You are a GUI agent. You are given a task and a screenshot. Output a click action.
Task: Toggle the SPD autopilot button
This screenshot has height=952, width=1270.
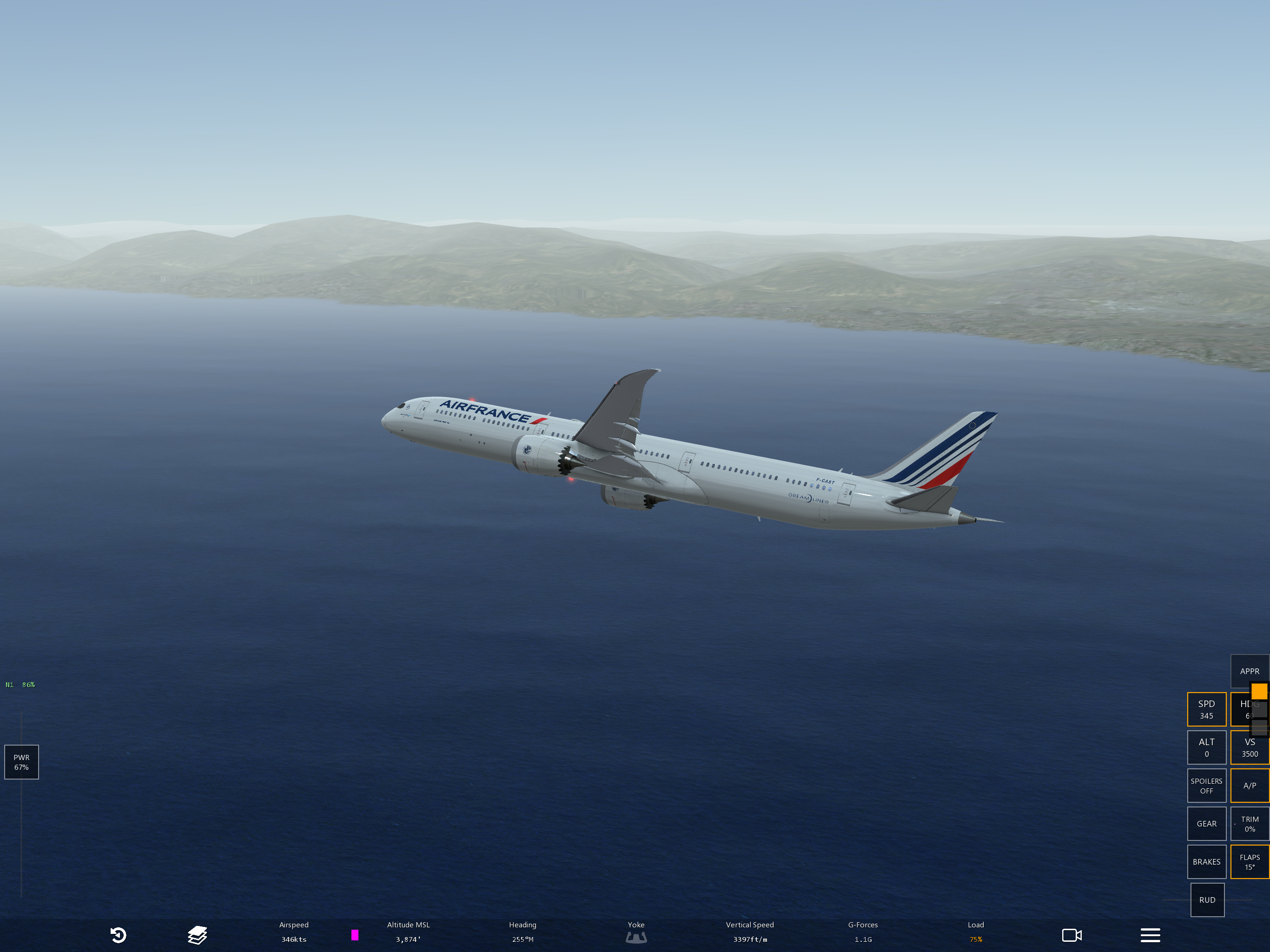(x=1206, y=709)
